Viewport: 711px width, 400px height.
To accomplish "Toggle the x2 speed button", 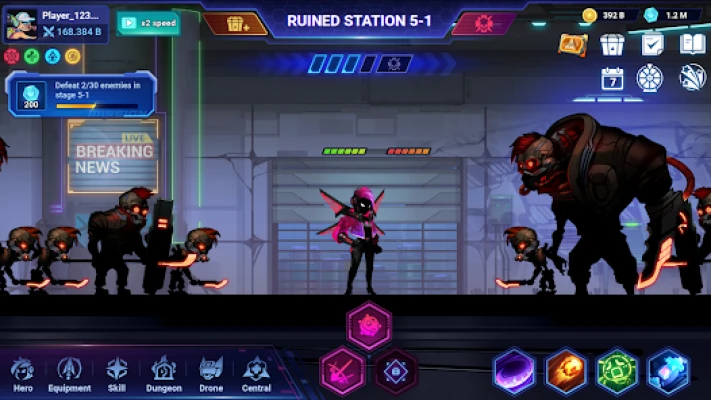I will pyautogui.click(x=149, y=22).
